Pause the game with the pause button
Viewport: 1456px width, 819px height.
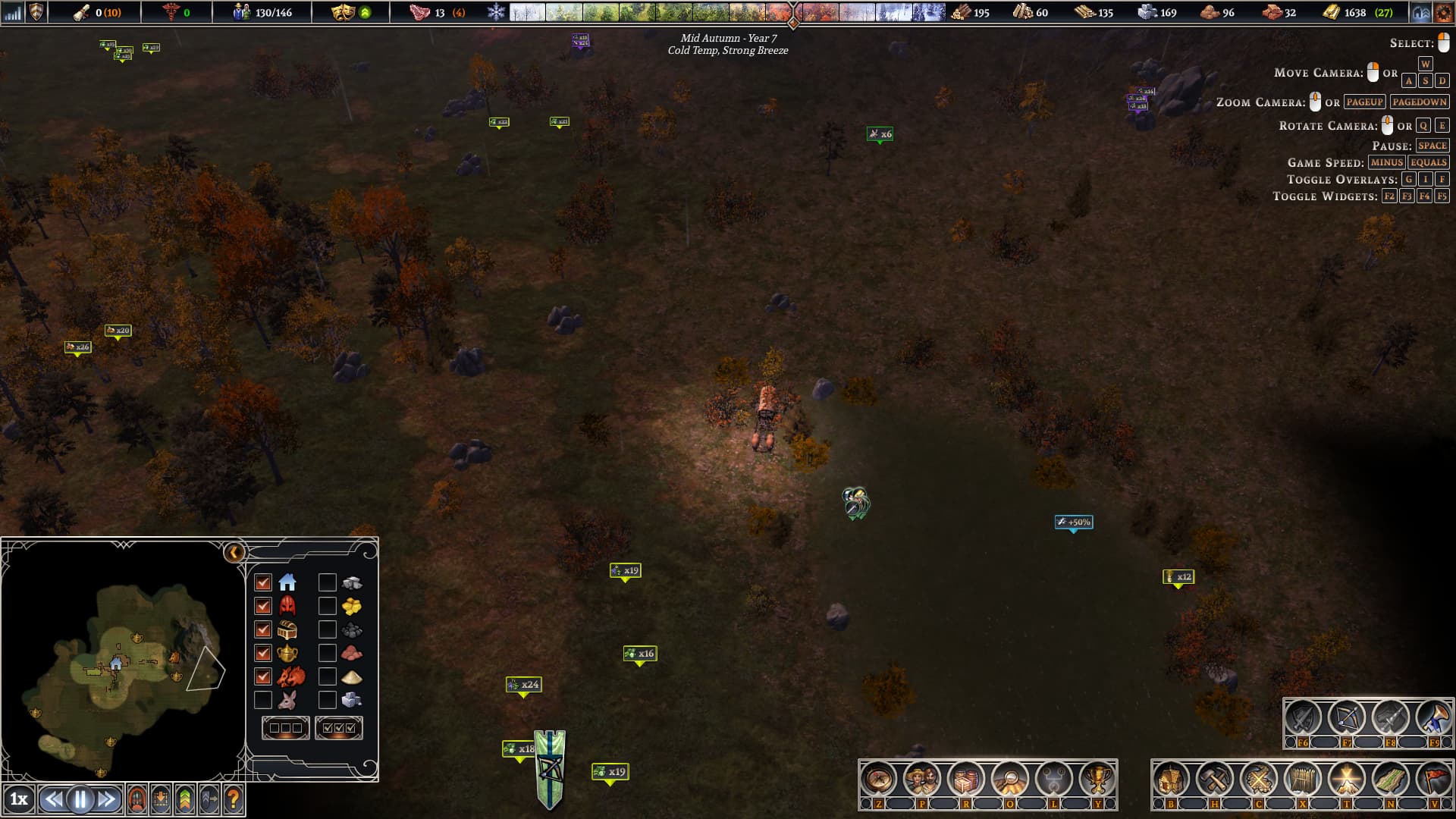pyautogui.click(x=80, y=799)
